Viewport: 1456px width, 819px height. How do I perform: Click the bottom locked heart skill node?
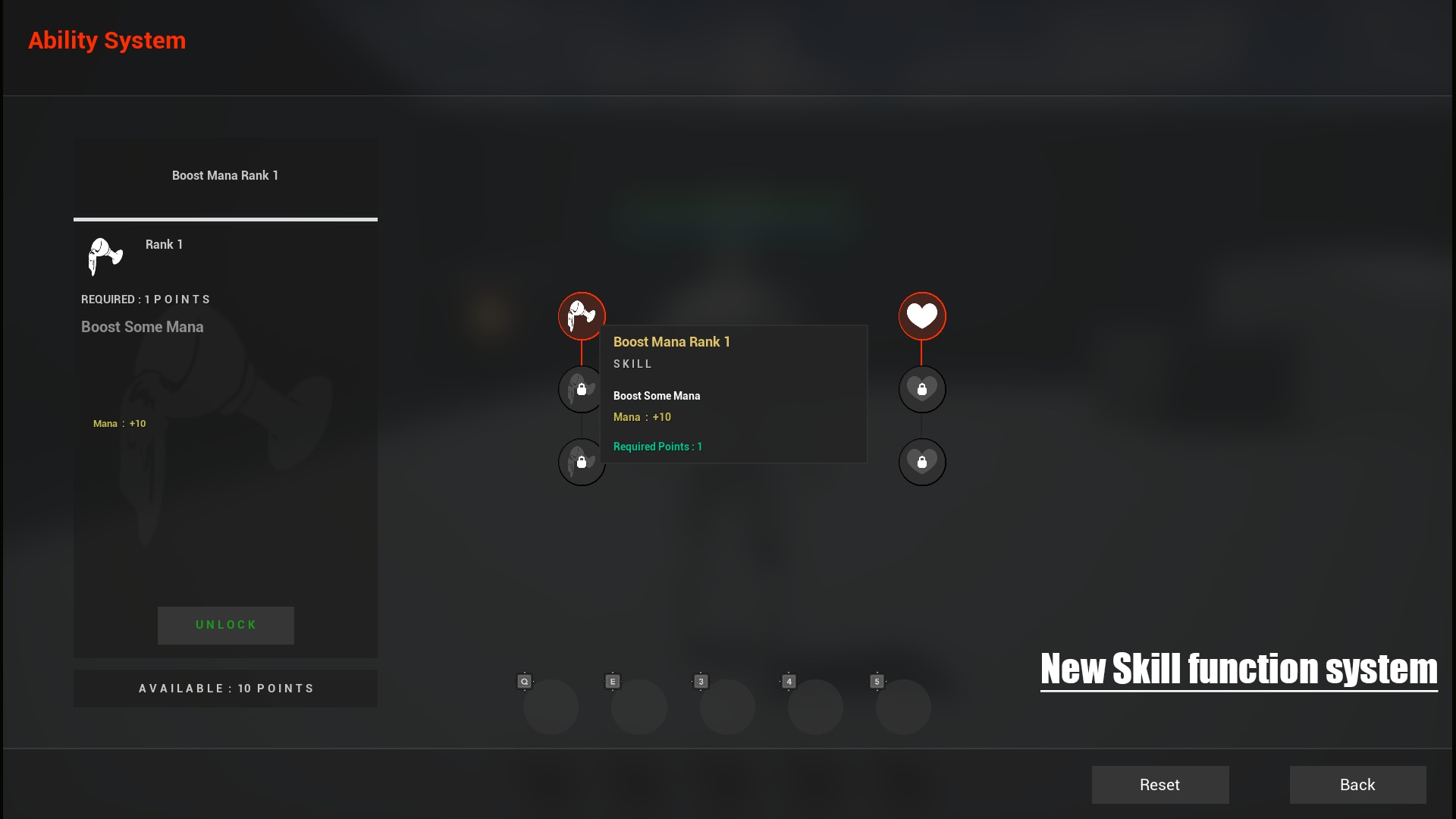tap(922, 462)
